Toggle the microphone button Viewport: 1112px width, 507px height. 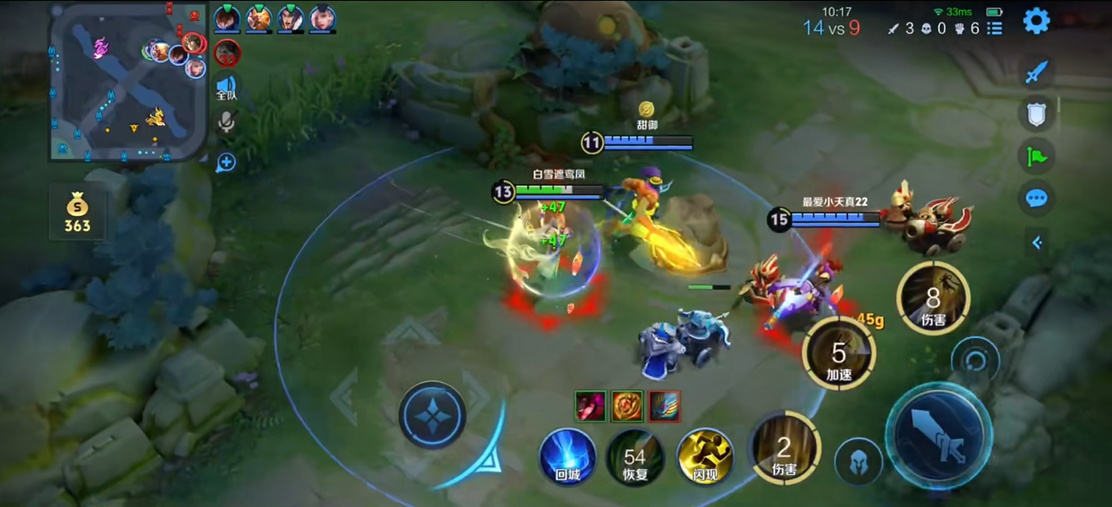[x=227, y=122]
